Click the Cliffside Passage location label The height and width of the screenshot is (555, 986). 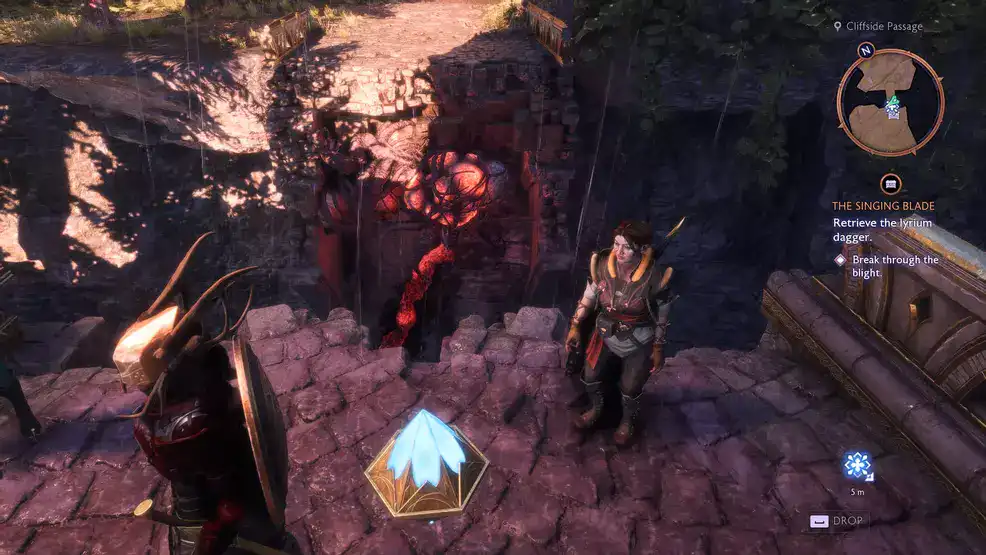tap(884, 26)
